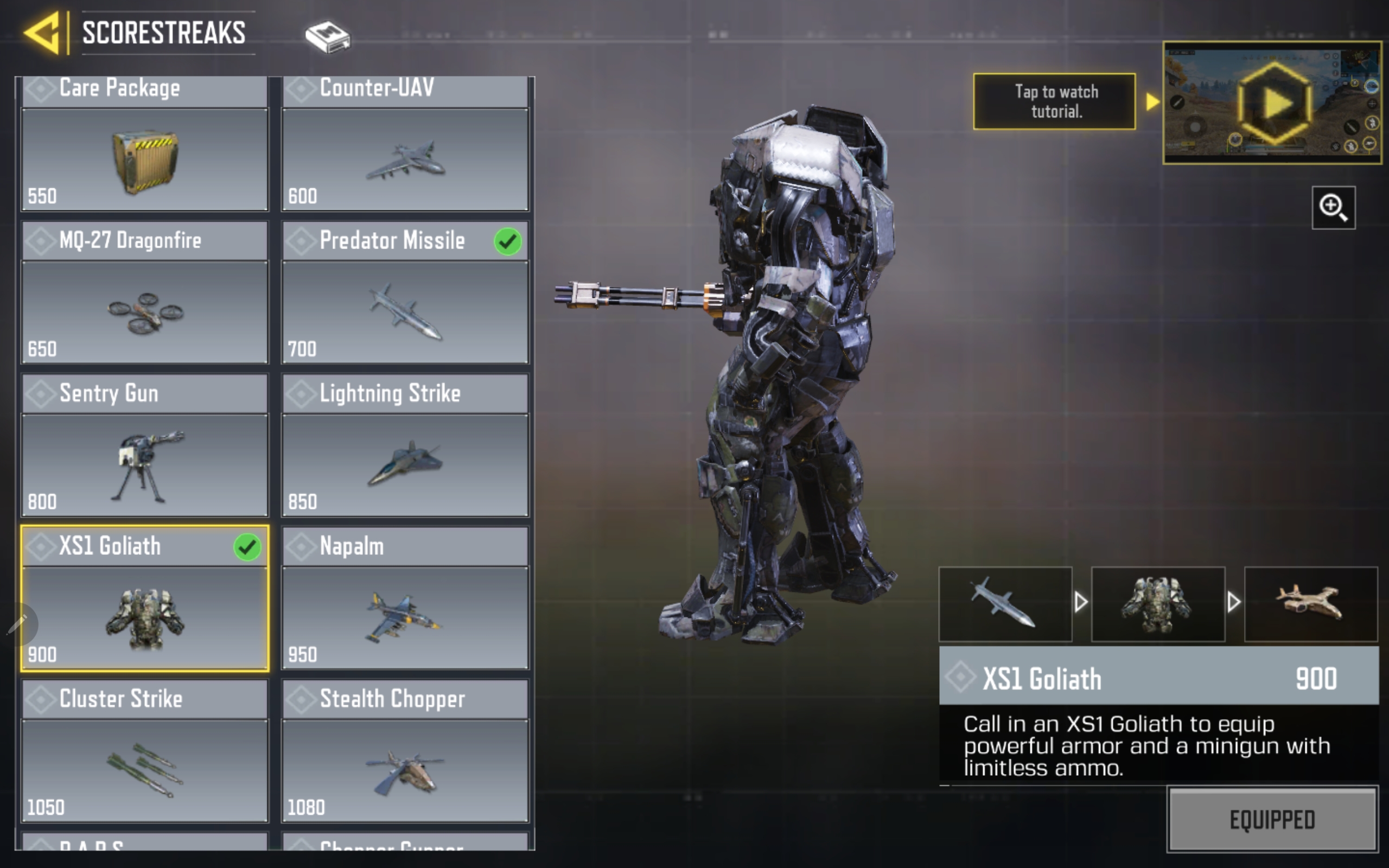Click the EQUIPPED button
The width and height of the screenshot is (1389, 868).
(1272, 819)
